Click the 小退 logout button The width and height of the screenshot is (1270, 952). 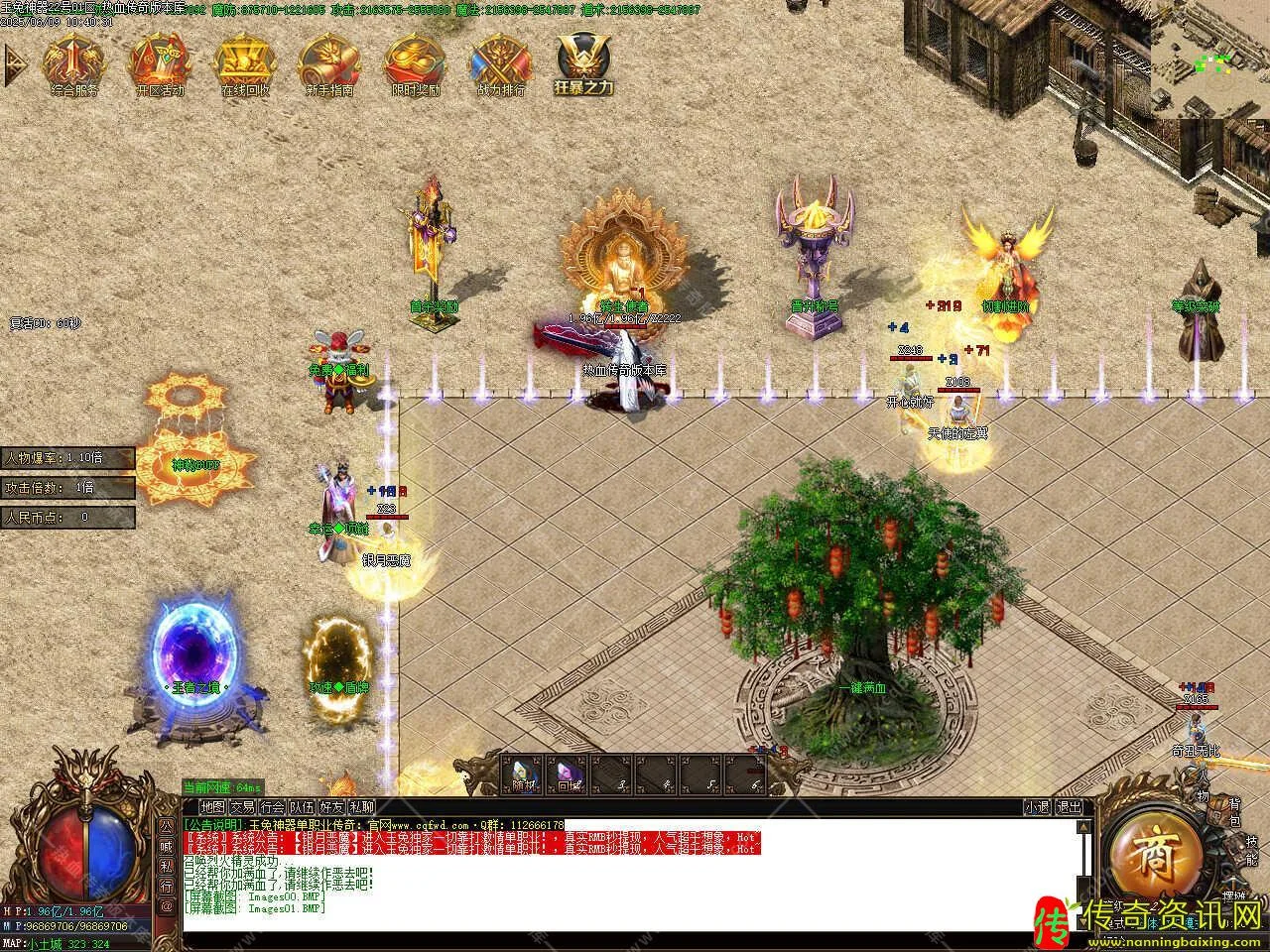pos(1038,807)
